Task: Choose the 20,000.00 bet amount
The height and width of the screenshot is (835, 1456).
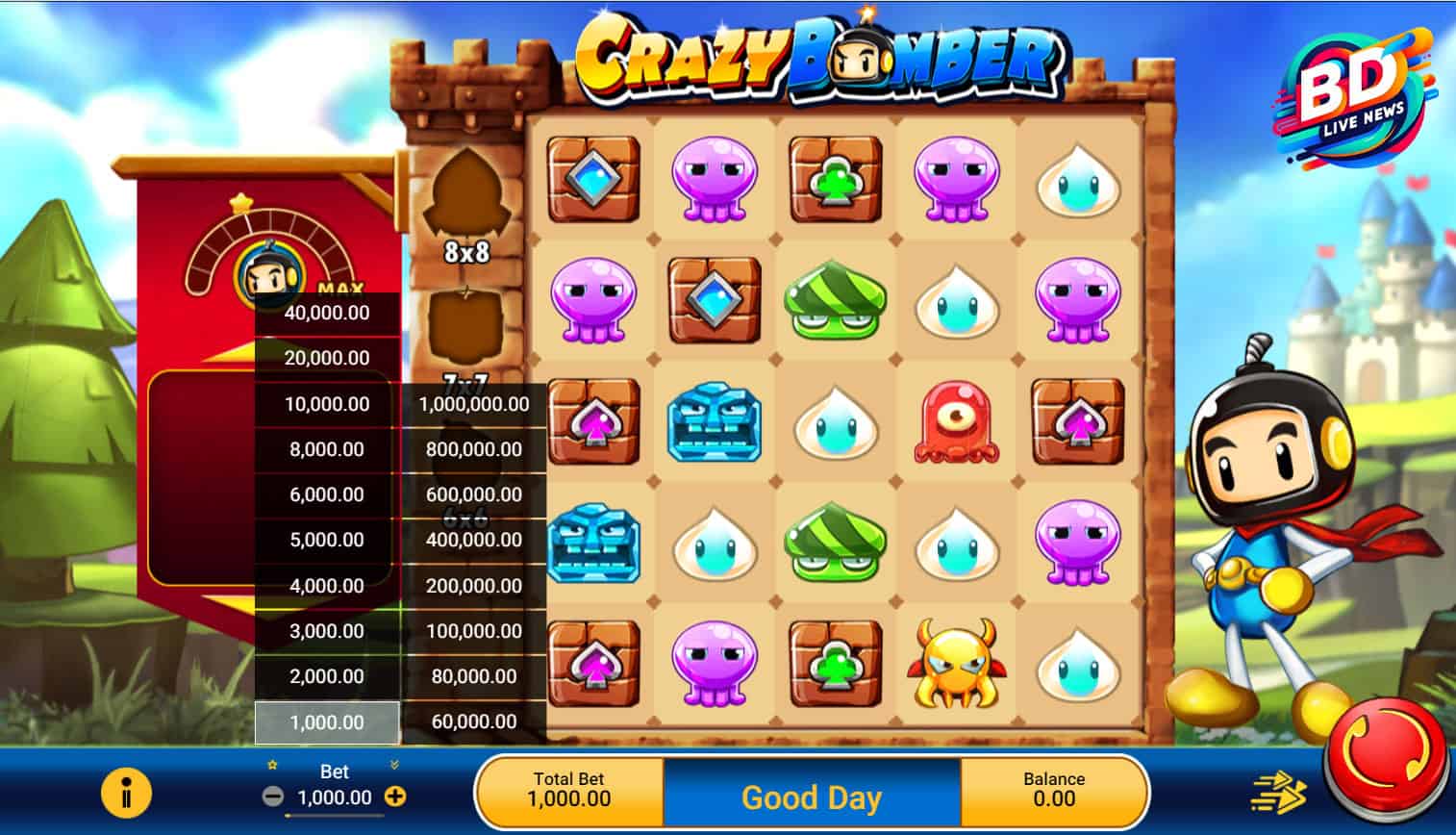Action: click(327, 358)
